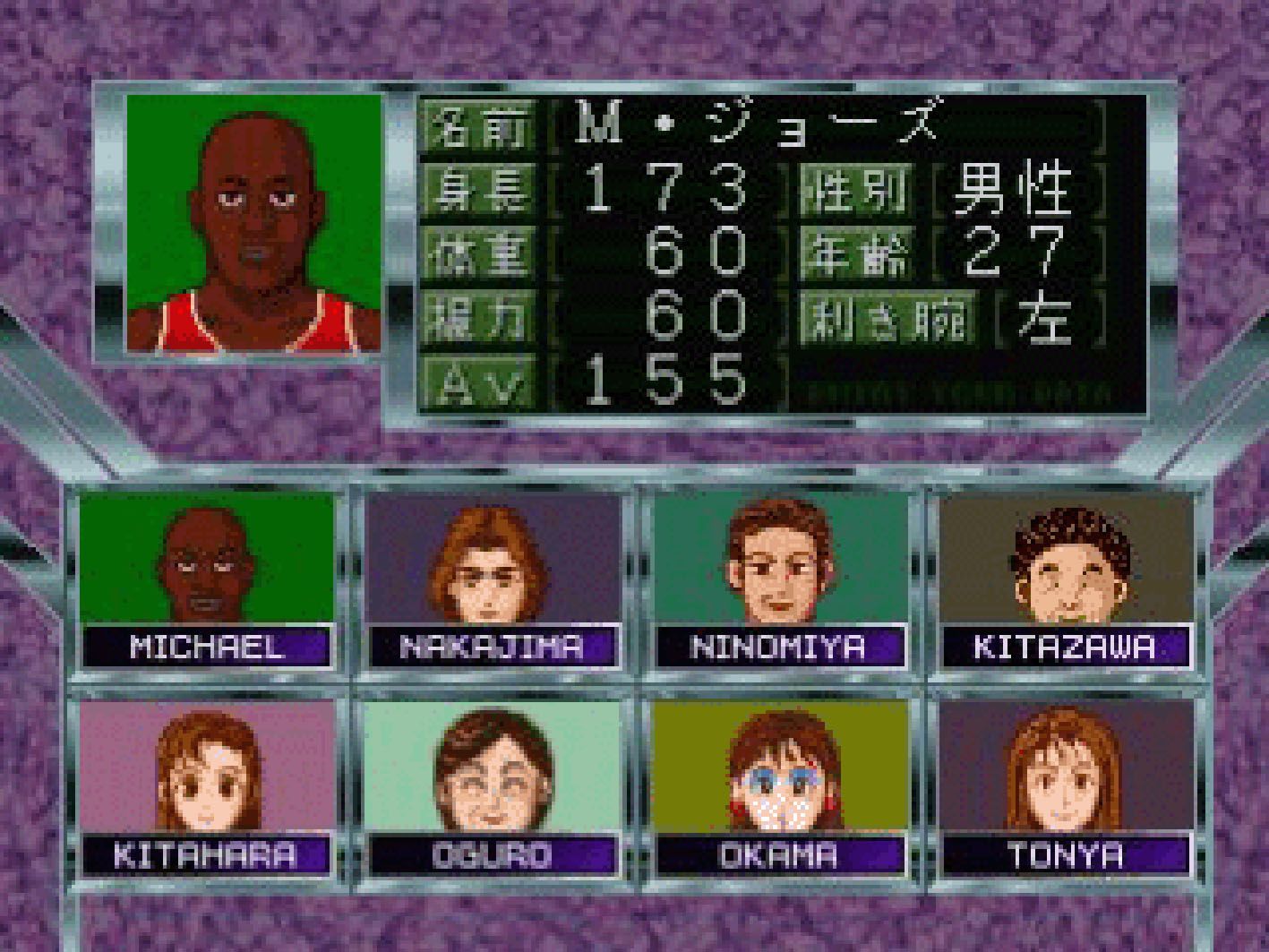The image size is (1269, 952).
Task: Pick the NINOMIYA character portrait
Action: (x=779, y=580)
